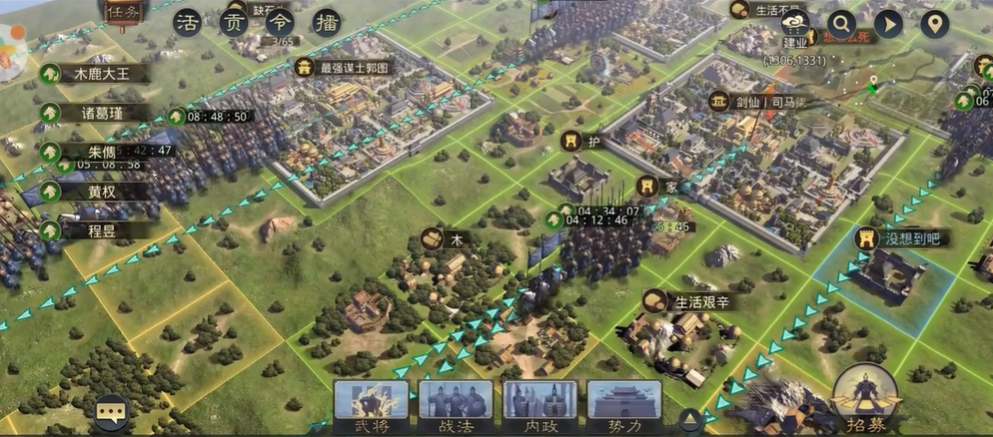
Task: Open the chat bubble button
Action: point(112,411)
